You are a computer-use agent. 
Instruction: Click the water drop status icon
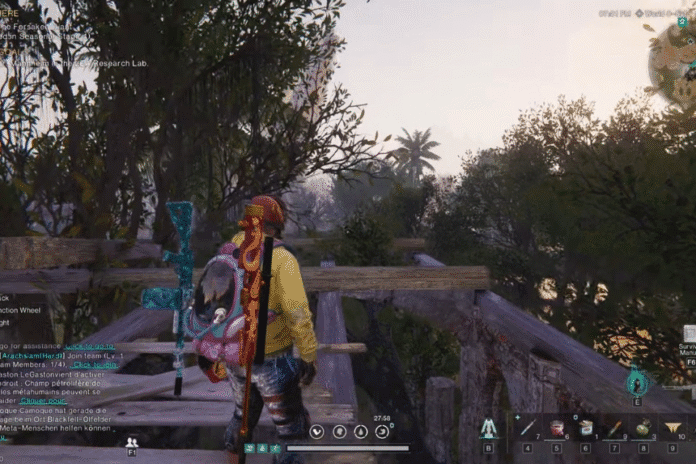coord(361,432)
